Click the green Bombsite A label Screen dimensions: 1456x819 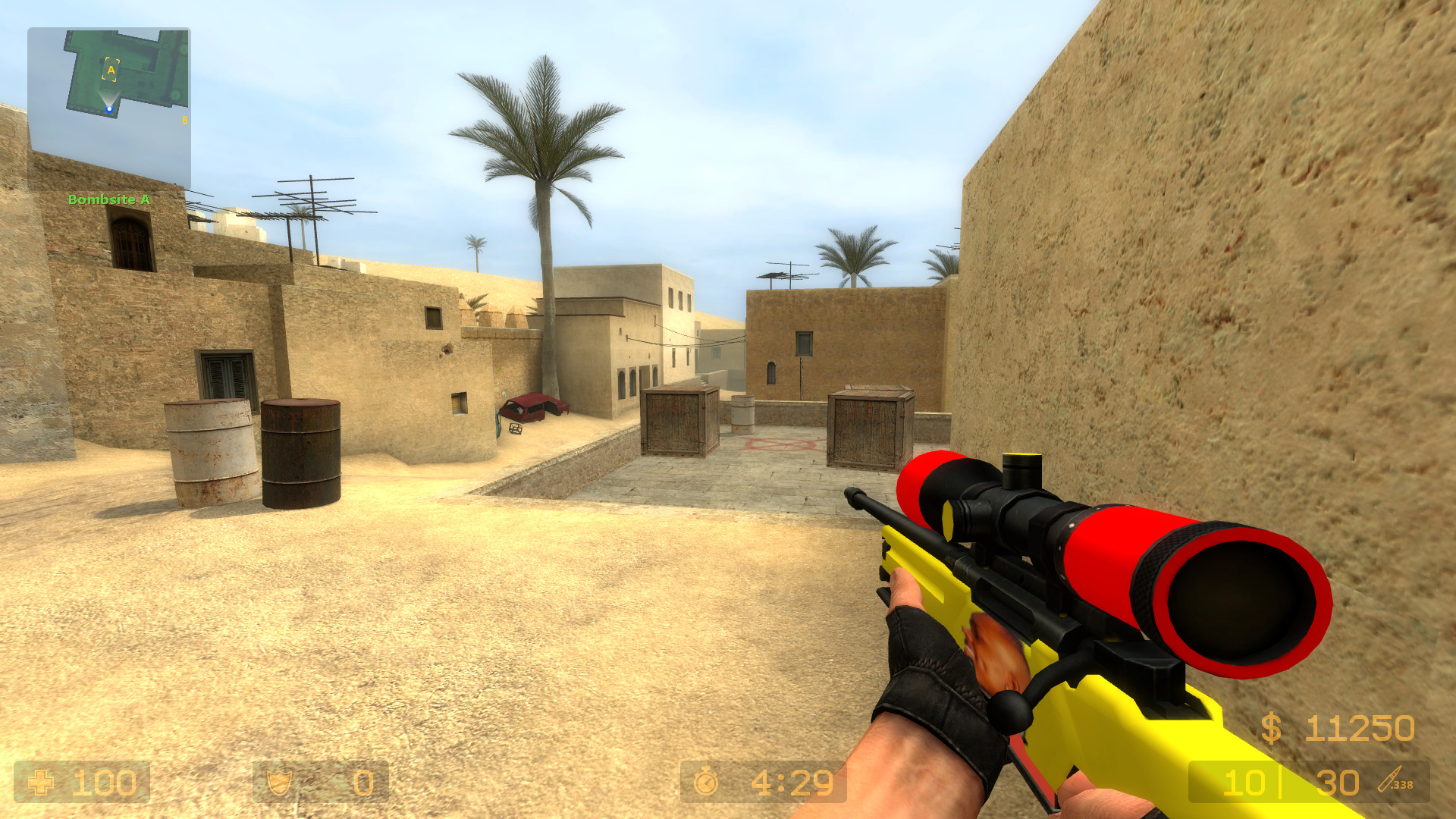click(x=108, y=199)
